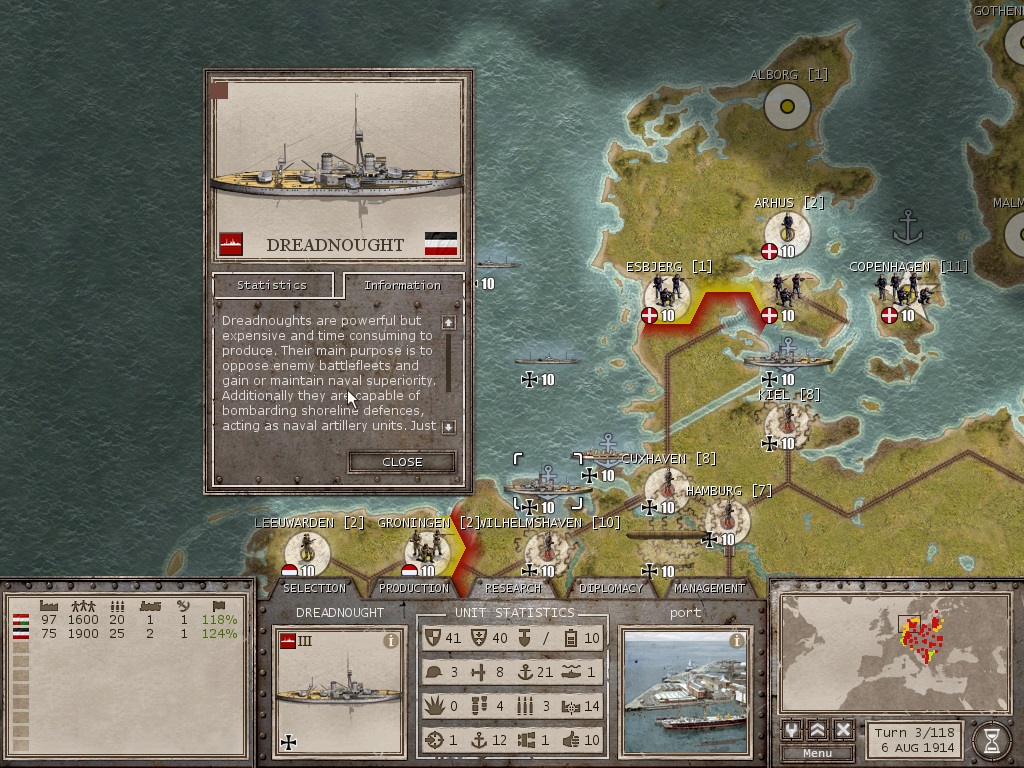
Task: Close the Dreadnought information window
Action: pos(402,462)
